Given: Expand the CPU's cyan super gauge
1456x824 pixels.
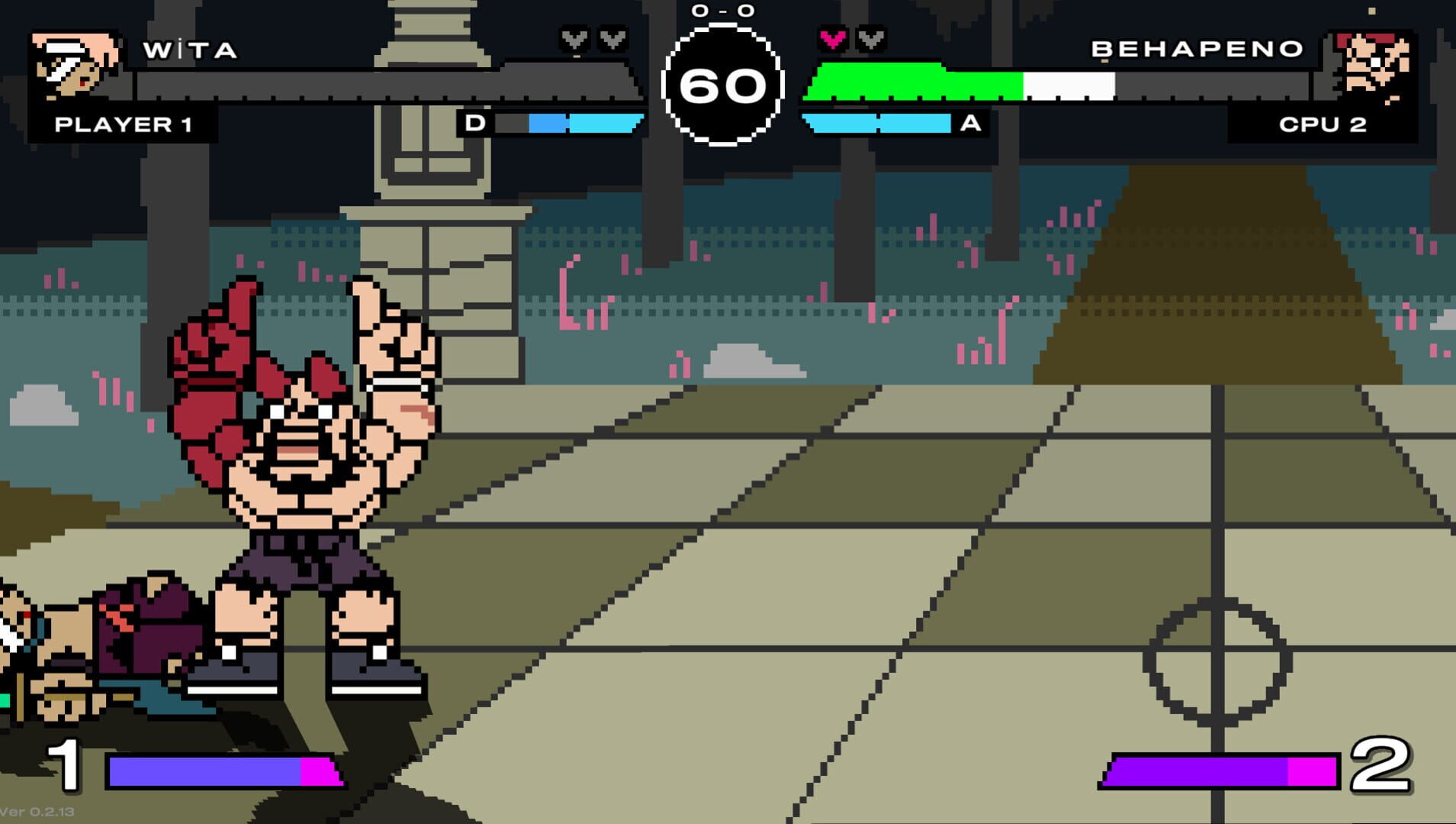Looking at the screenshot, I should pos(877,121).
